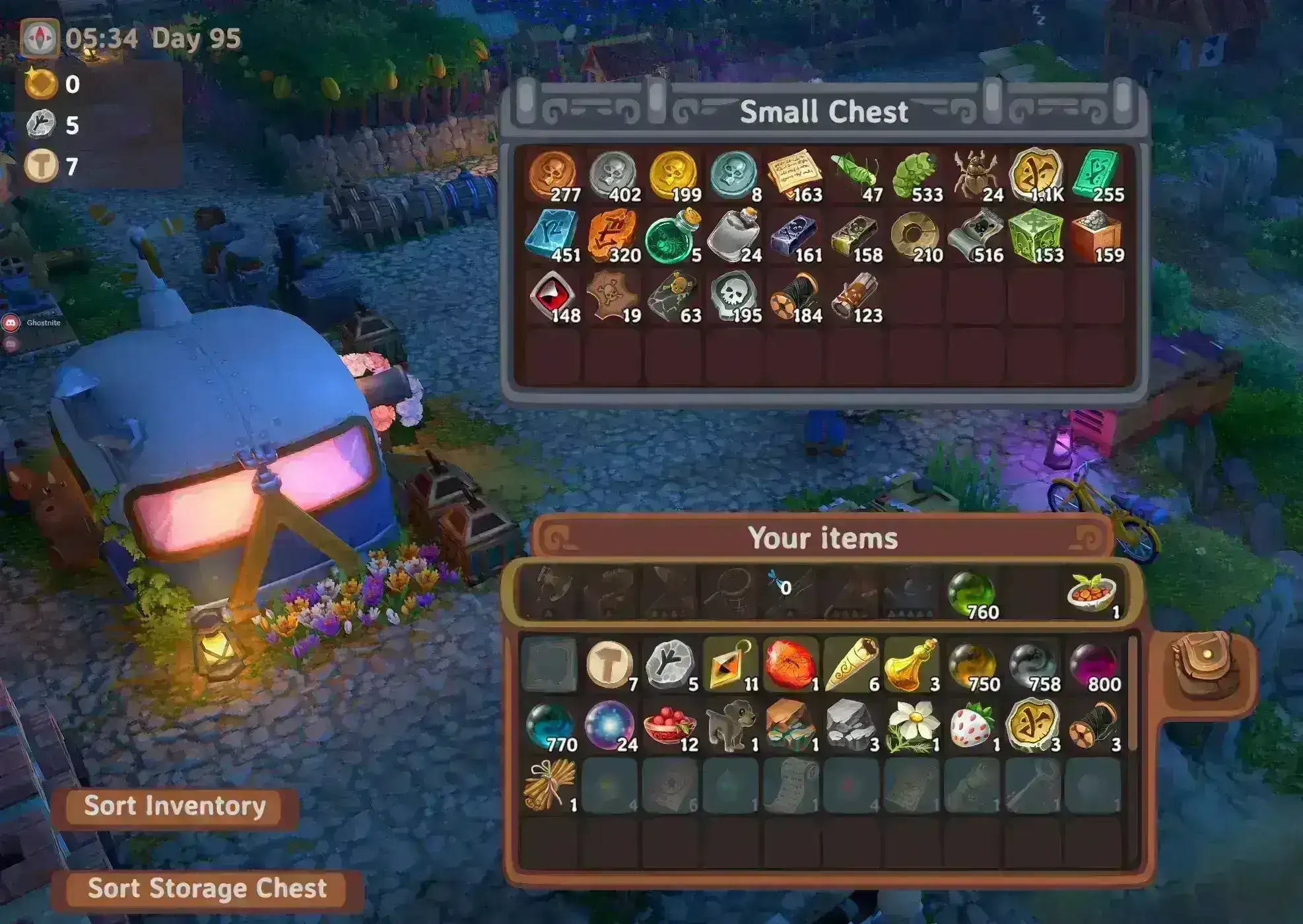1303x924 pixels.
Task: Select the puppy figurine item
Action: [730, 726]
